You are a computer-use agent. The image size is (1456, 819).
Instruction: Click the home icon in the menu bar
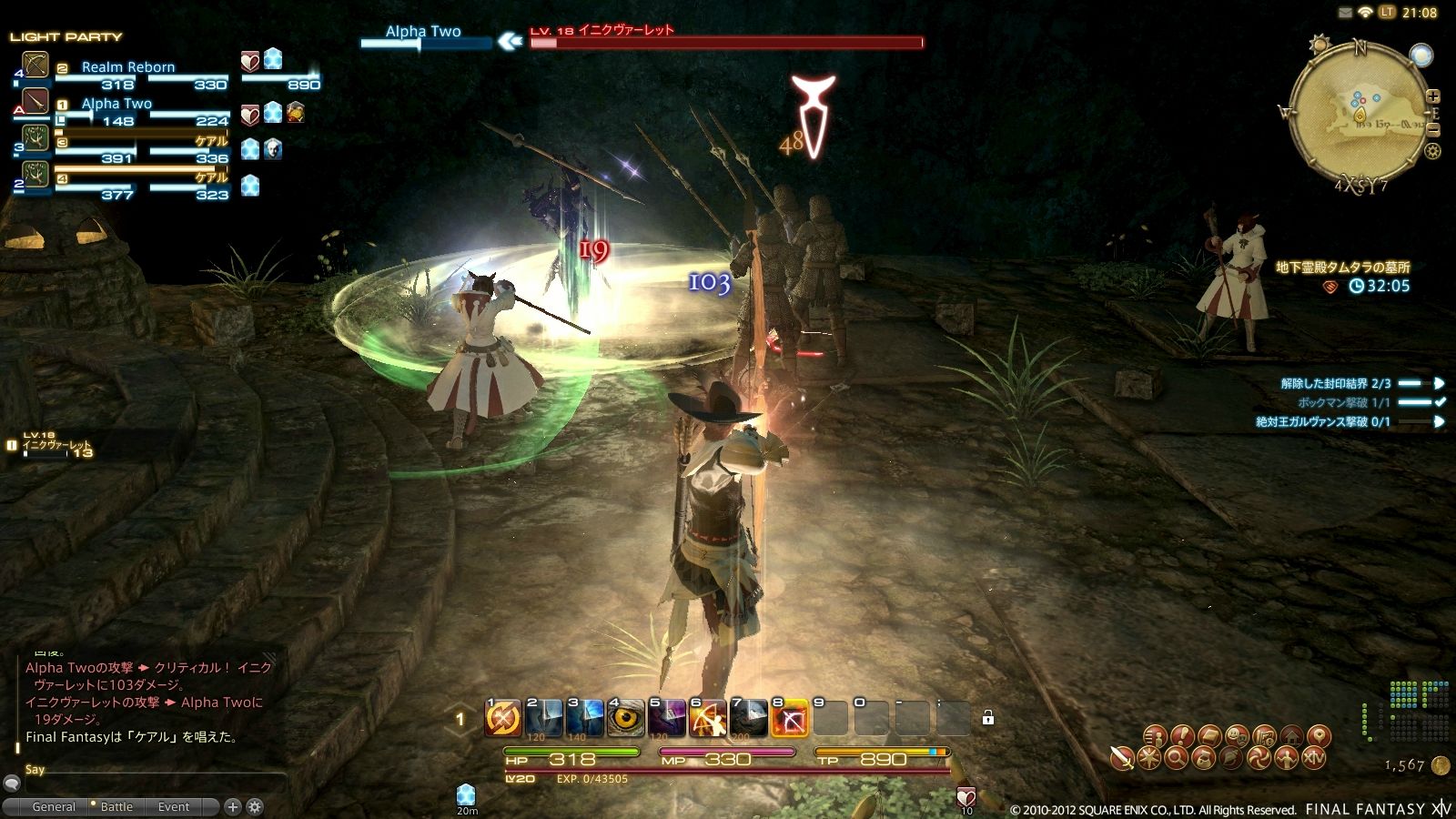pos(1292,736)
